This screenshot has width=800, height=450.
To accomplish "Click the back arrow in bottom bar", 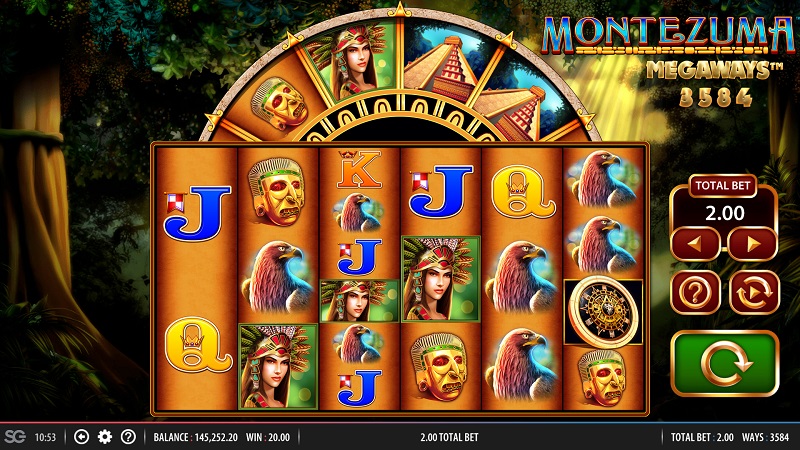I will pyautogui.click(x=82, y=437).
